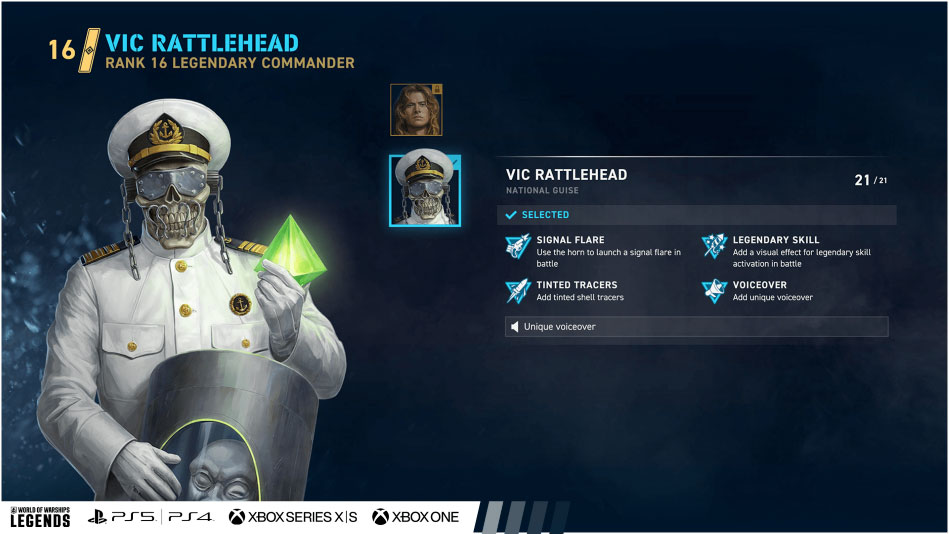The image size is (949, 534).
Task: Choose the Vic Rattlehead skull guise thumbnail
Action: pyautogui.click(x=425, y=190)
